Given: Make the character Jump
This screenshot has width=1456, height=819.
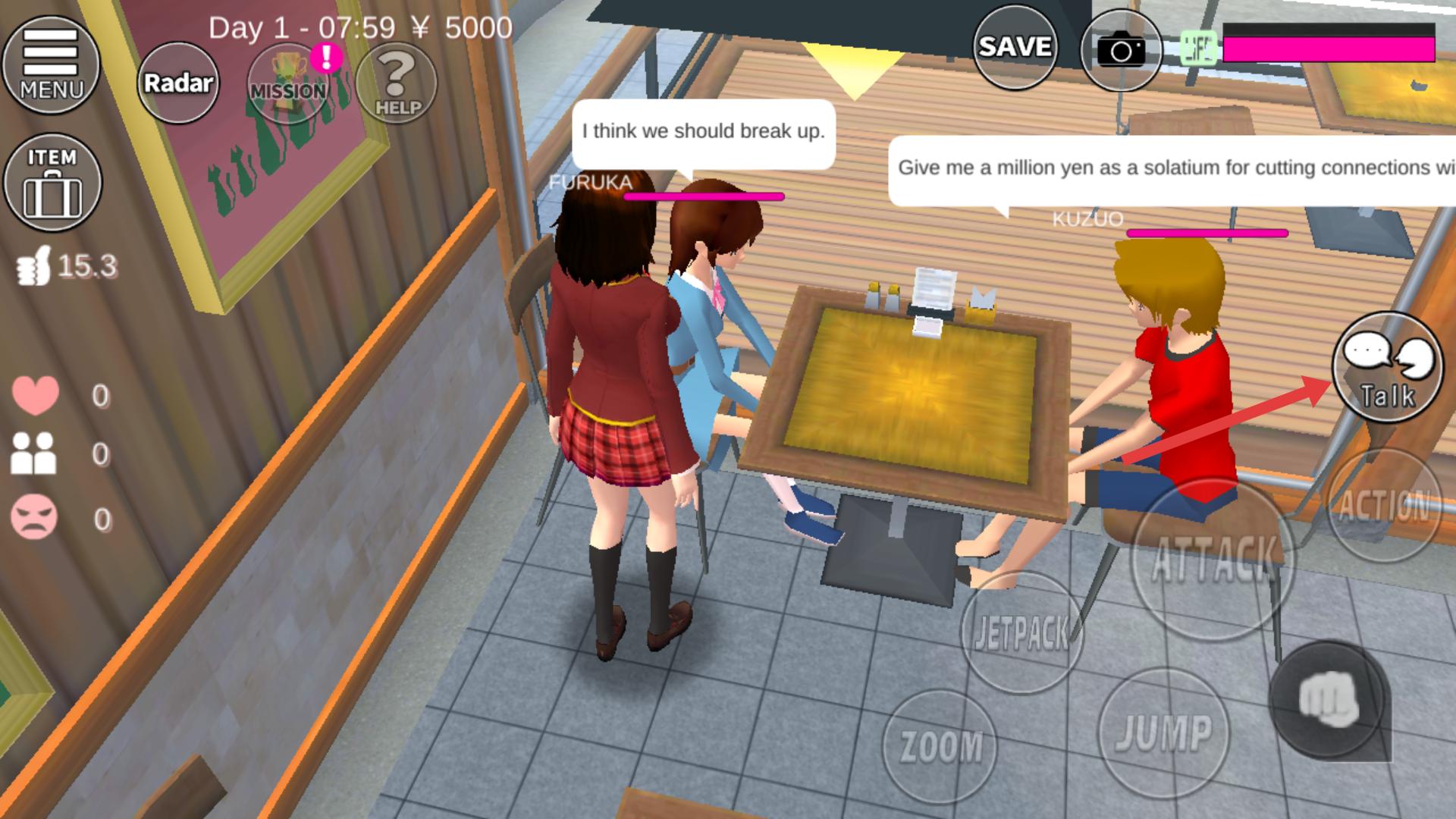Looking at the screenshot, I should tap(1163, 733).
